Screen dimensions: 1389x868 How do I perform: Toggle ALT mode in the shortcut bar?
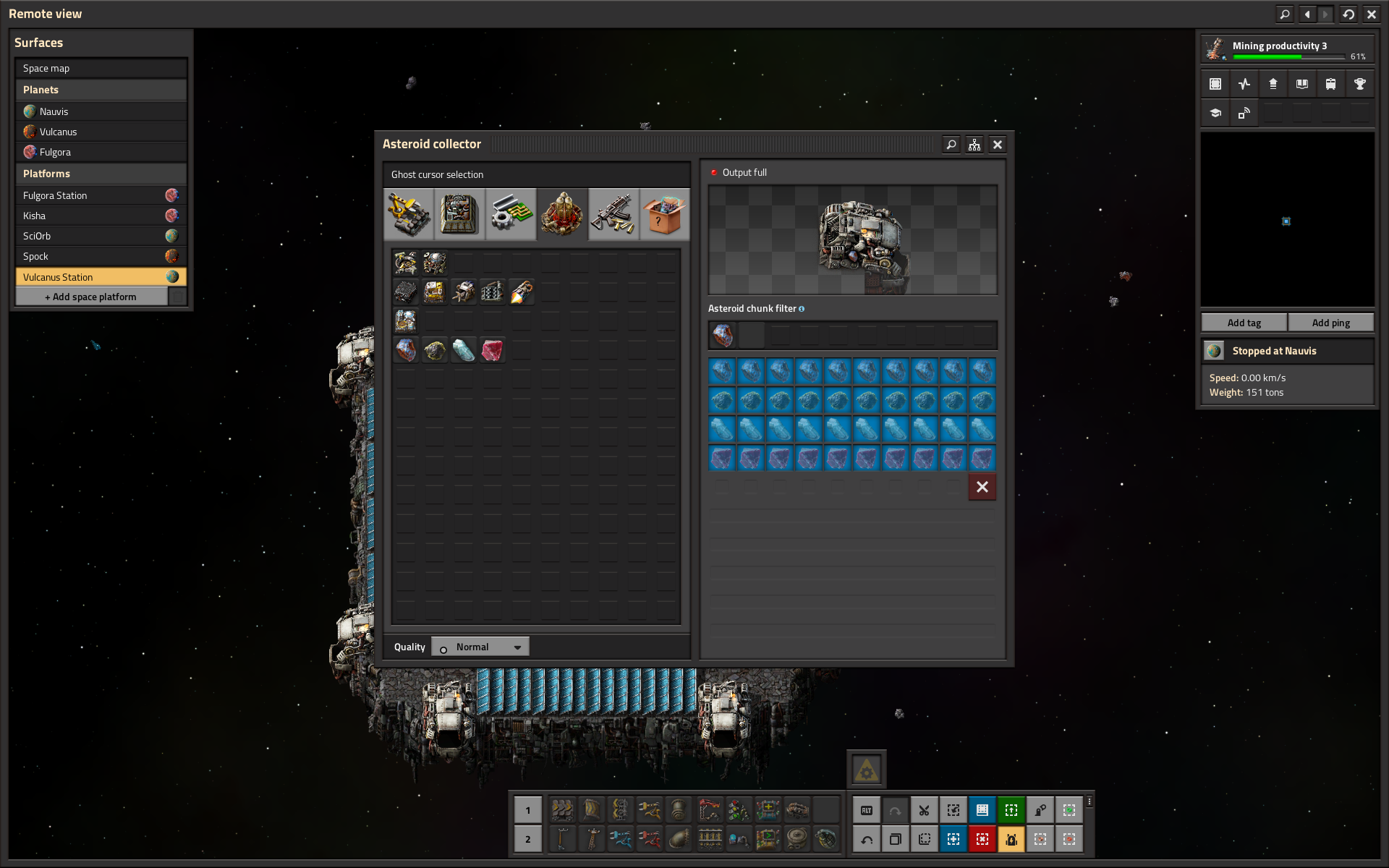point(867,810)
